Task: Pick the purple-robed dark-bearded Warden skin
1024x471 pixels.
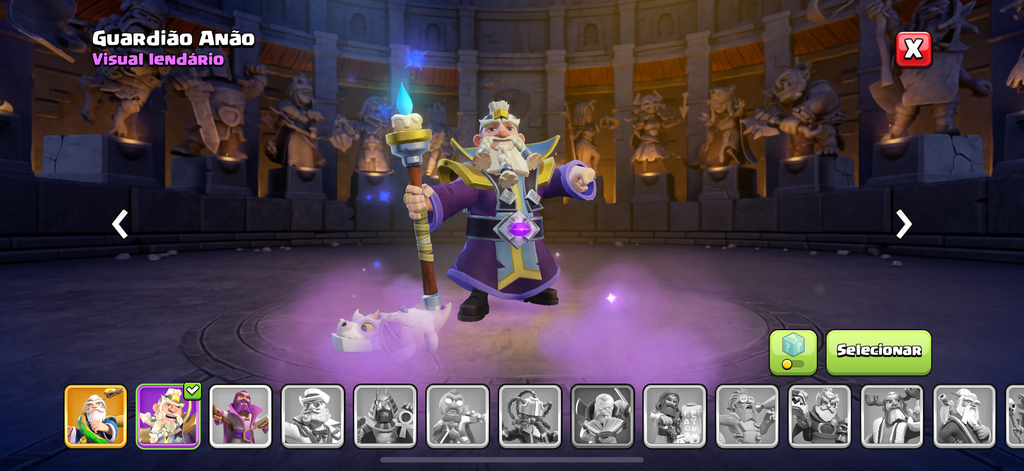Action: pos(240,416)
